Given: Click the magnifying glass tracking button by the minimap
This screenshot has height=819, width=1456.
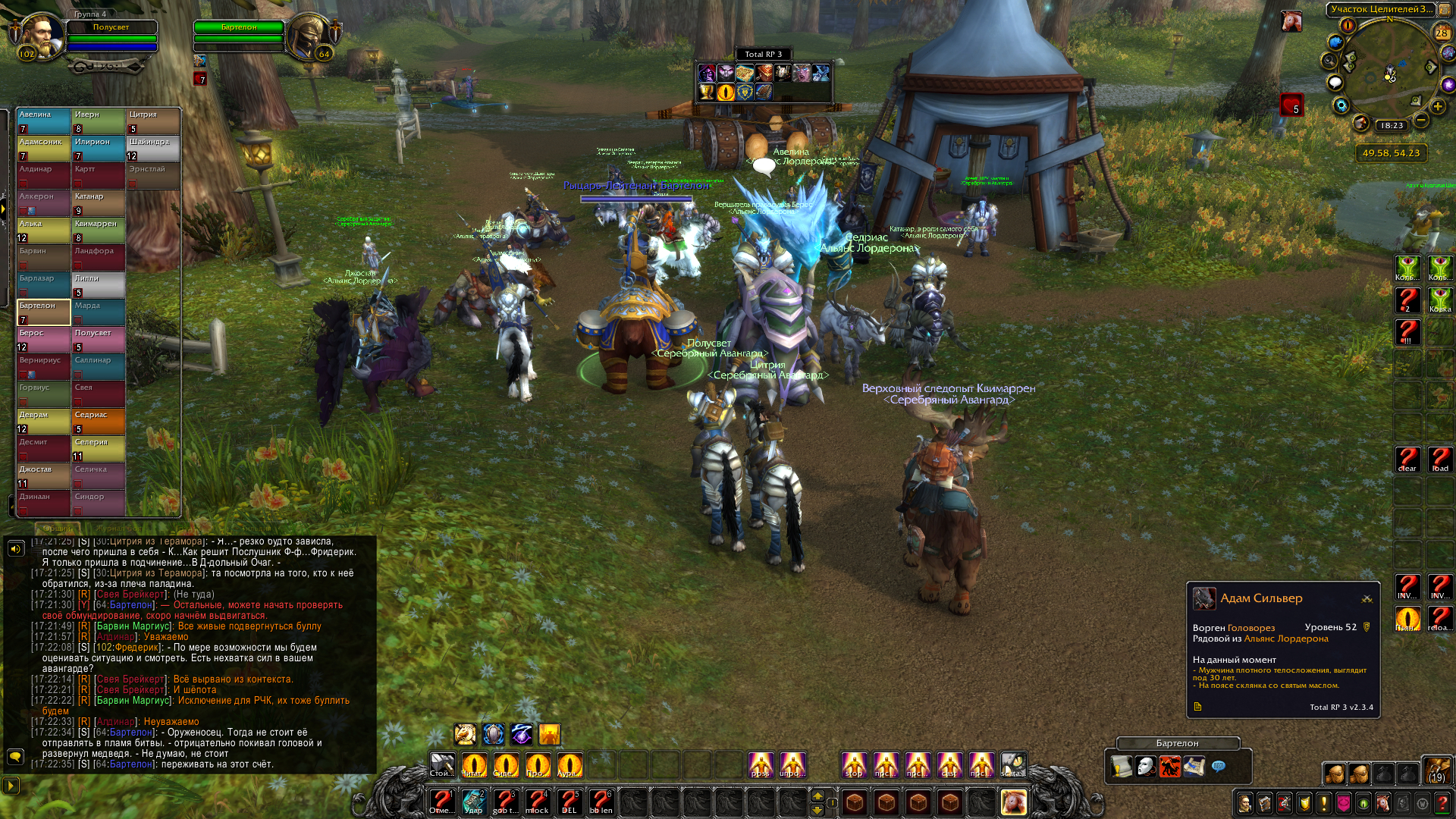Looking at the screenshot, I should pos(1329,61).
